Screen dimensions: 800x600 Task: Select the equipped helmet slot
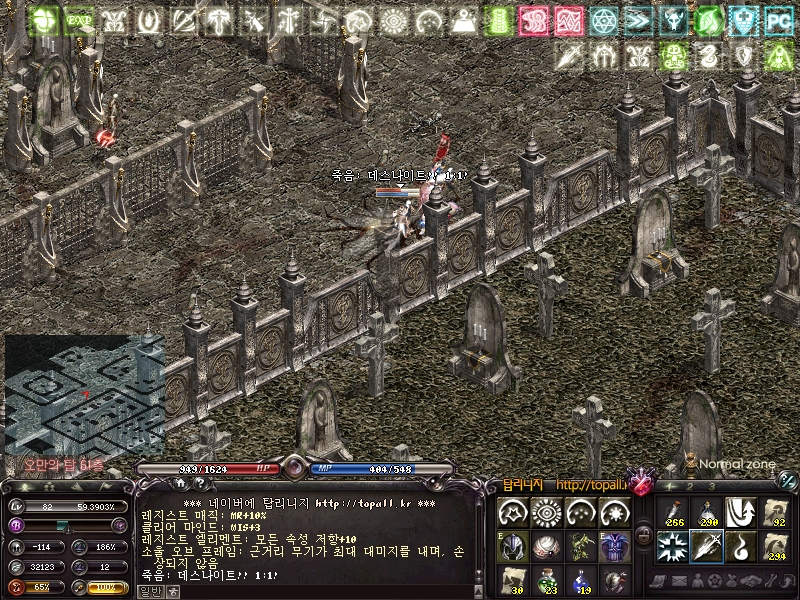click(x=513, y=546)
